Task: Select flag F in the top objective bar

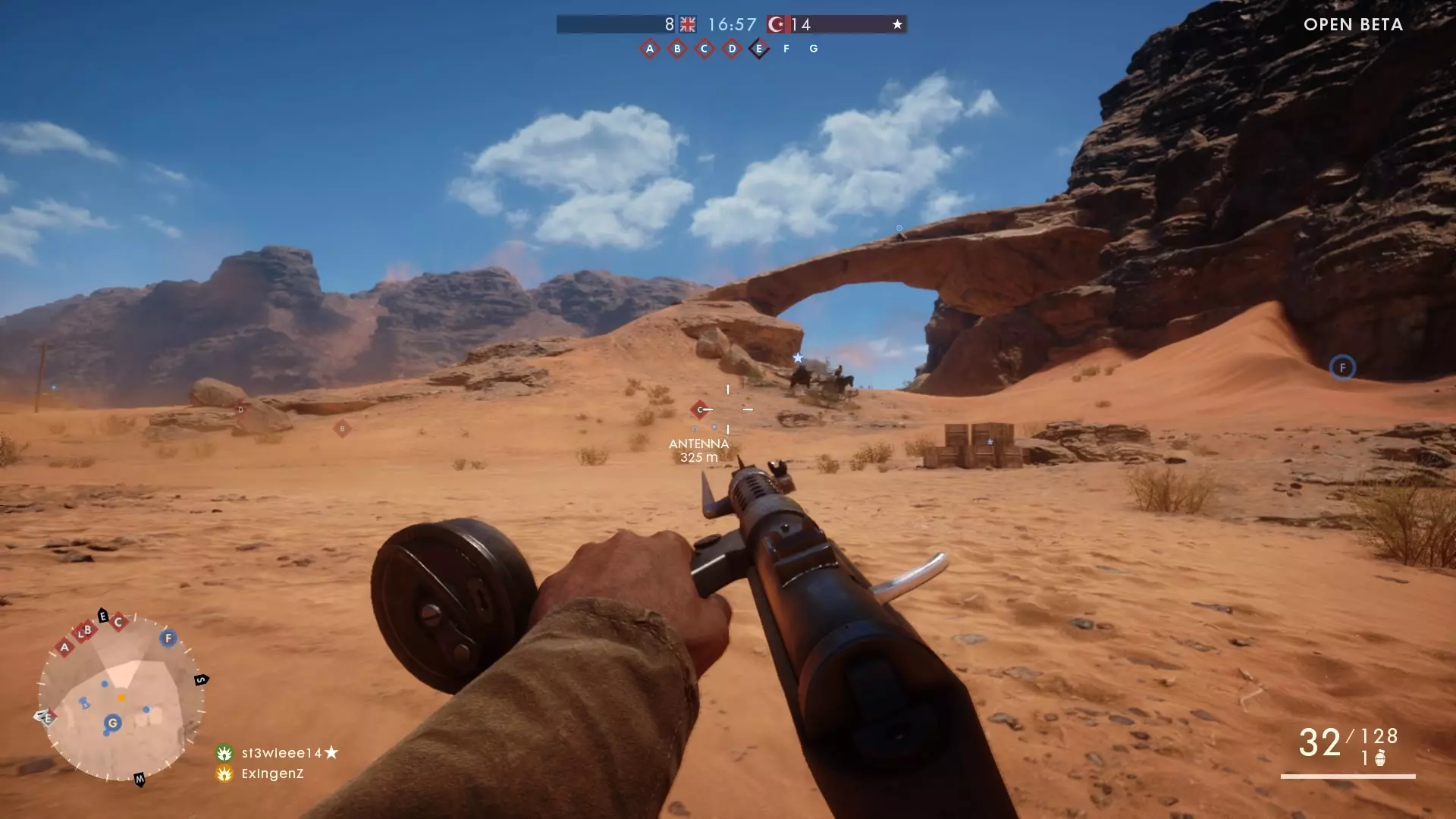Action: click(786, 49)
